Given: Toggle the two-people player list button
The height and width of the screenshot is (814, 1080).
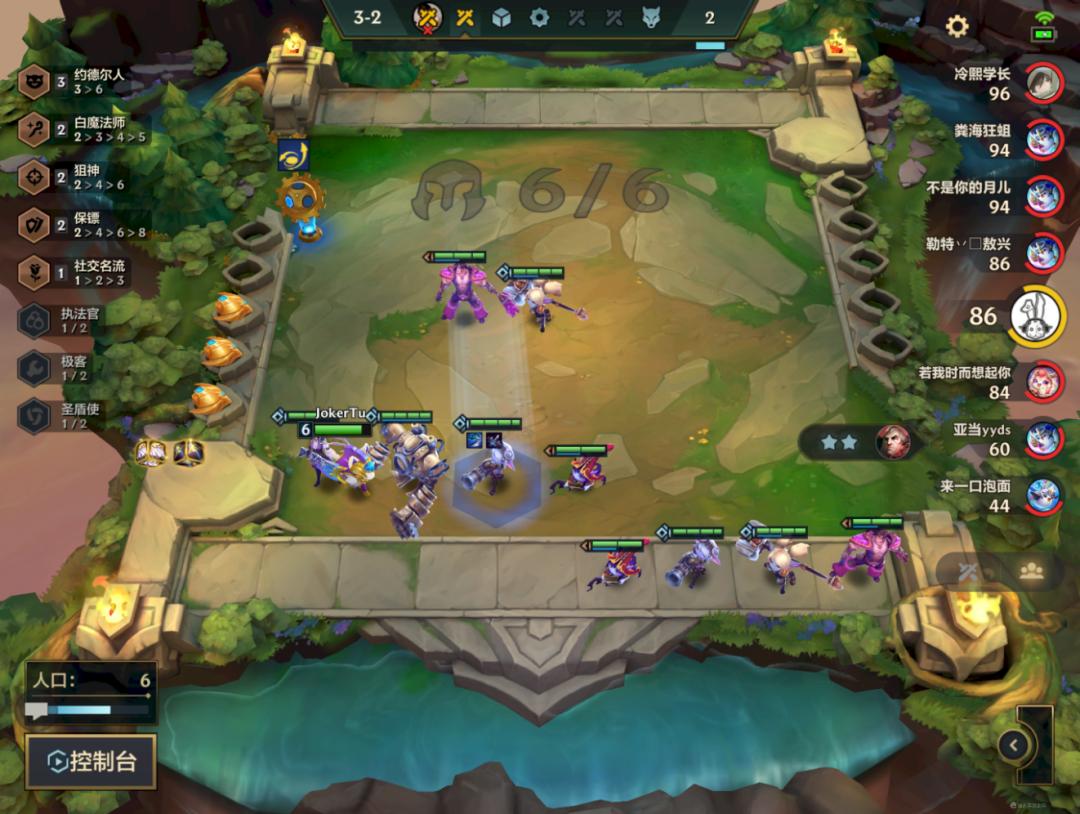Looking at the screenshot, I should 1031,571.
